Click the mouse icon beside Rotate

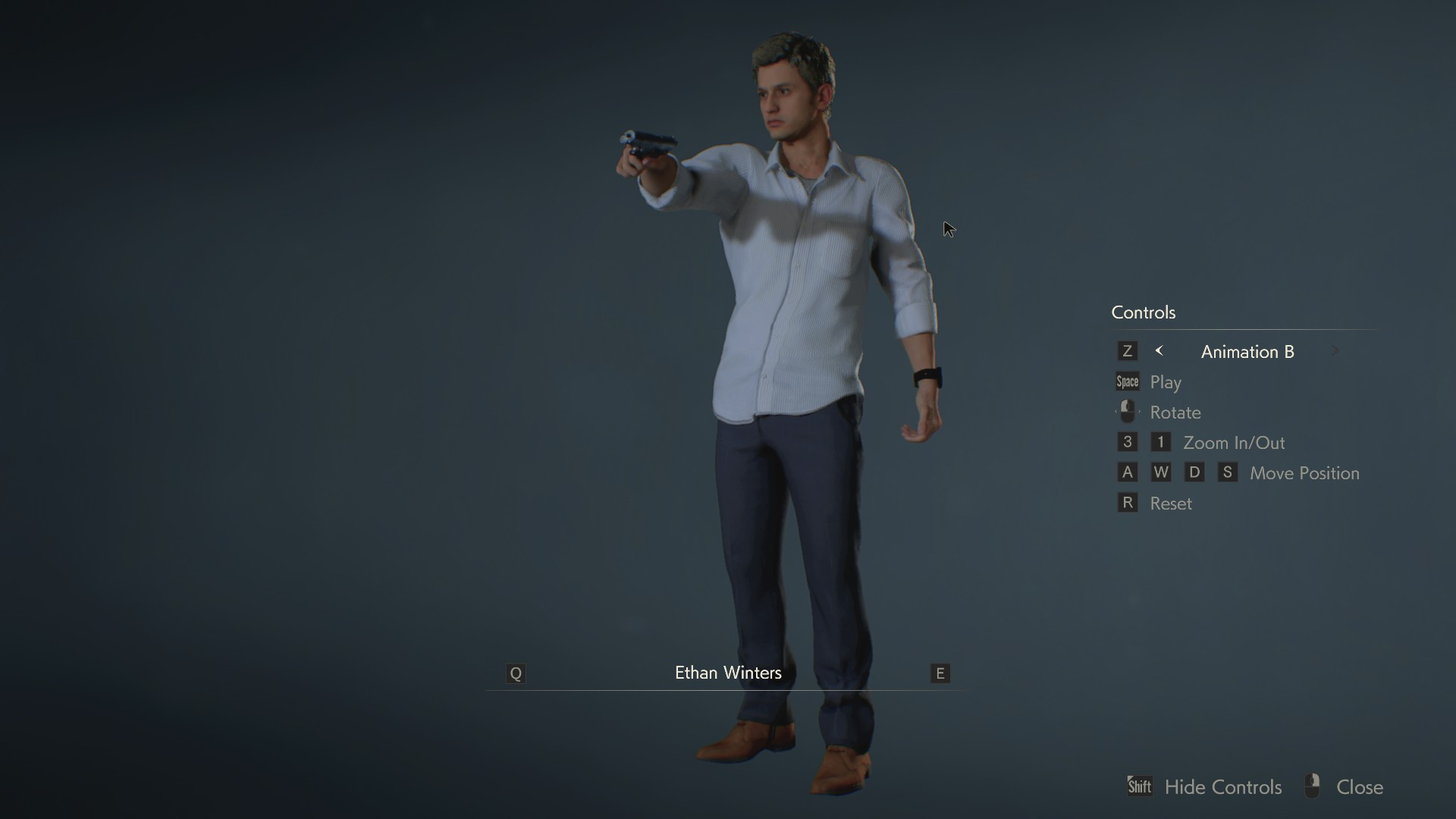point(1128,412)
